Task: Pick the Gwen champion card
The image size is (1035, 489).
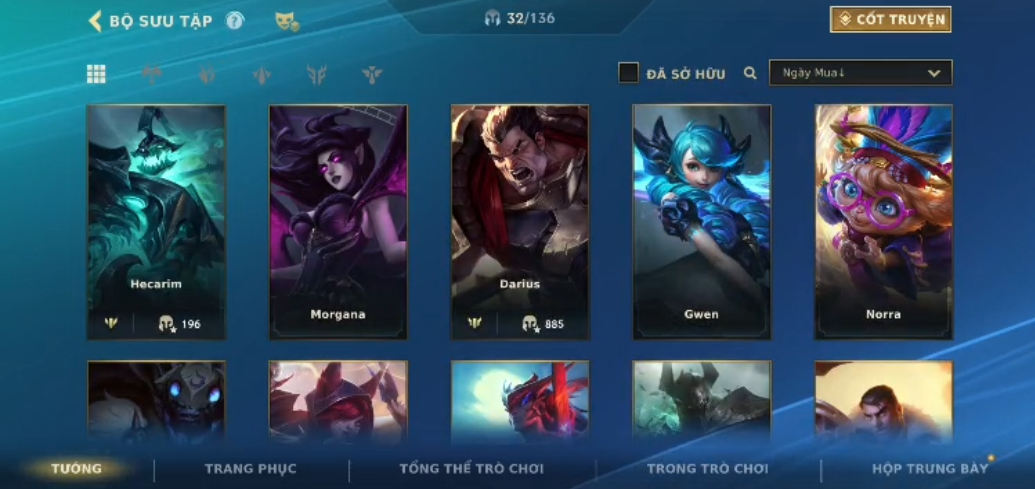Action: (x=702, y=221)
